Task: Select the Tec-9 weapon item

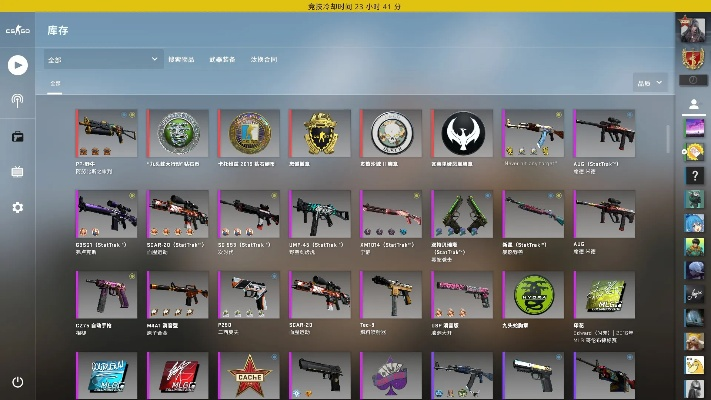Action: 391,295
